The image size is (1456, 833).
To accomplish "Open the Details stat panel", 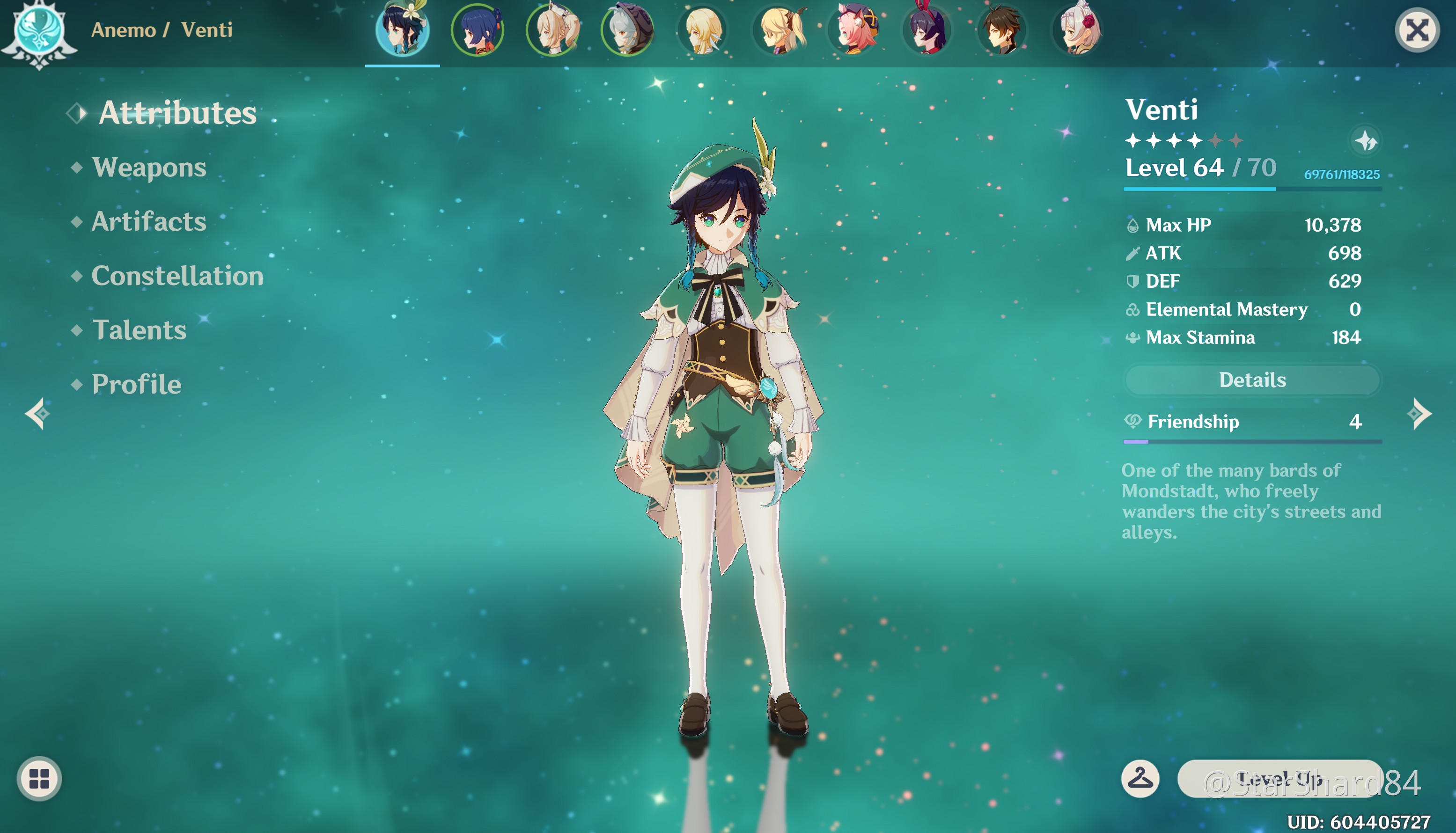I will point(1252,380).
